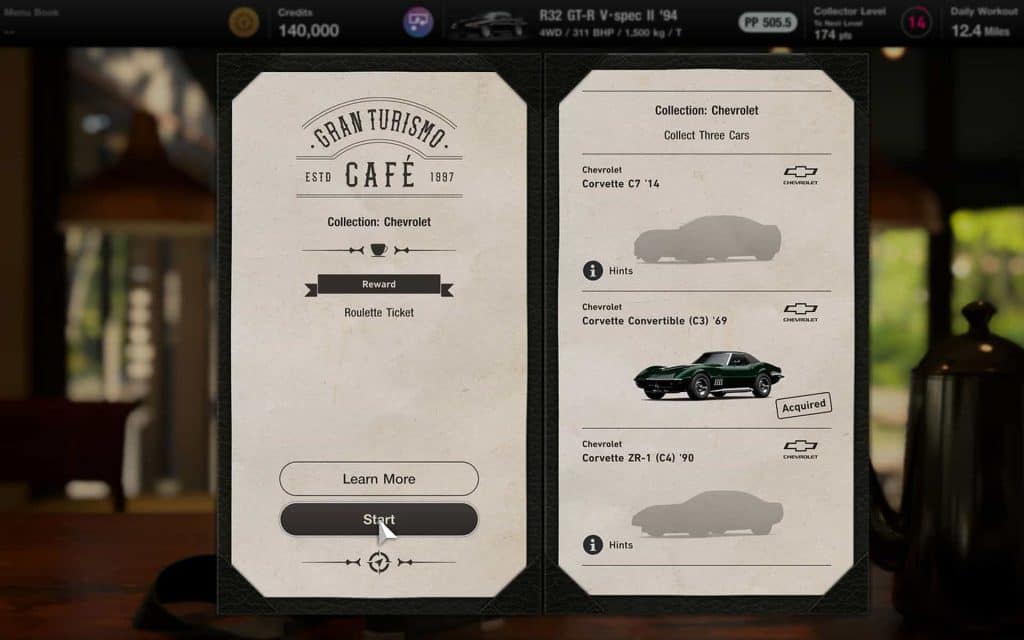Select the Corvette C7 '14 silhouette
This screenshot has width=1024, height=640.
tap(708, 239)
